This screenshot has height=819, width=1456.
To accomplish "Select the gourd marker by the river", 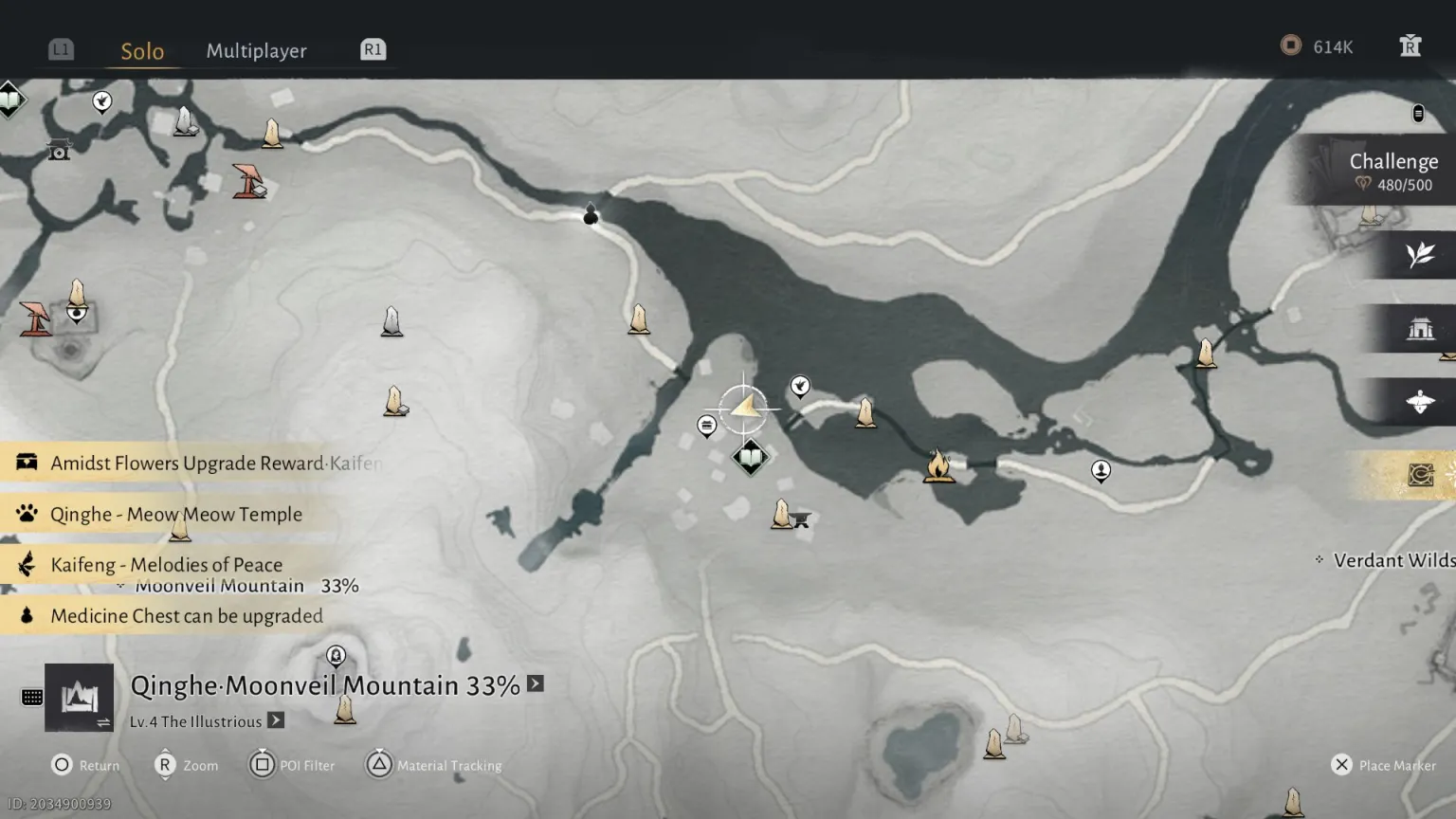I will point(591,215).
